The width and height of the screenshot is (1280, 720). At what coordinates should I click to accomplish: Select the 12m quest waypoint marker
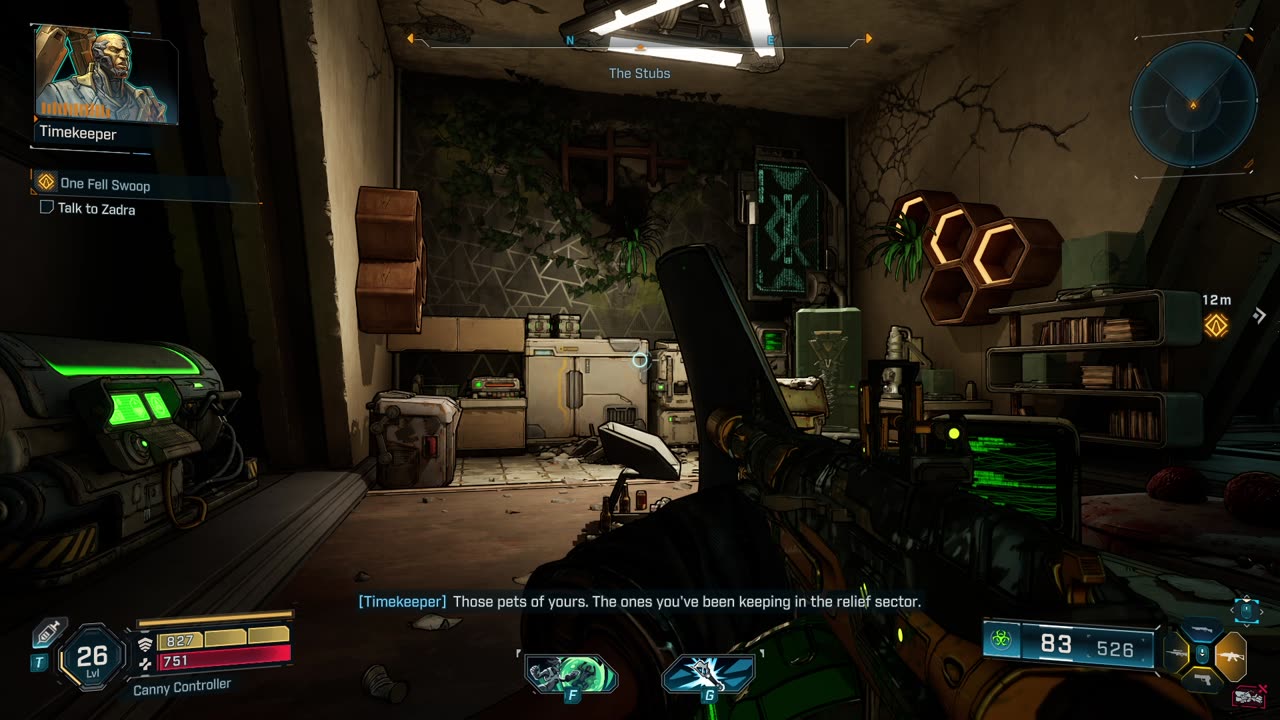coord(1216,324)
